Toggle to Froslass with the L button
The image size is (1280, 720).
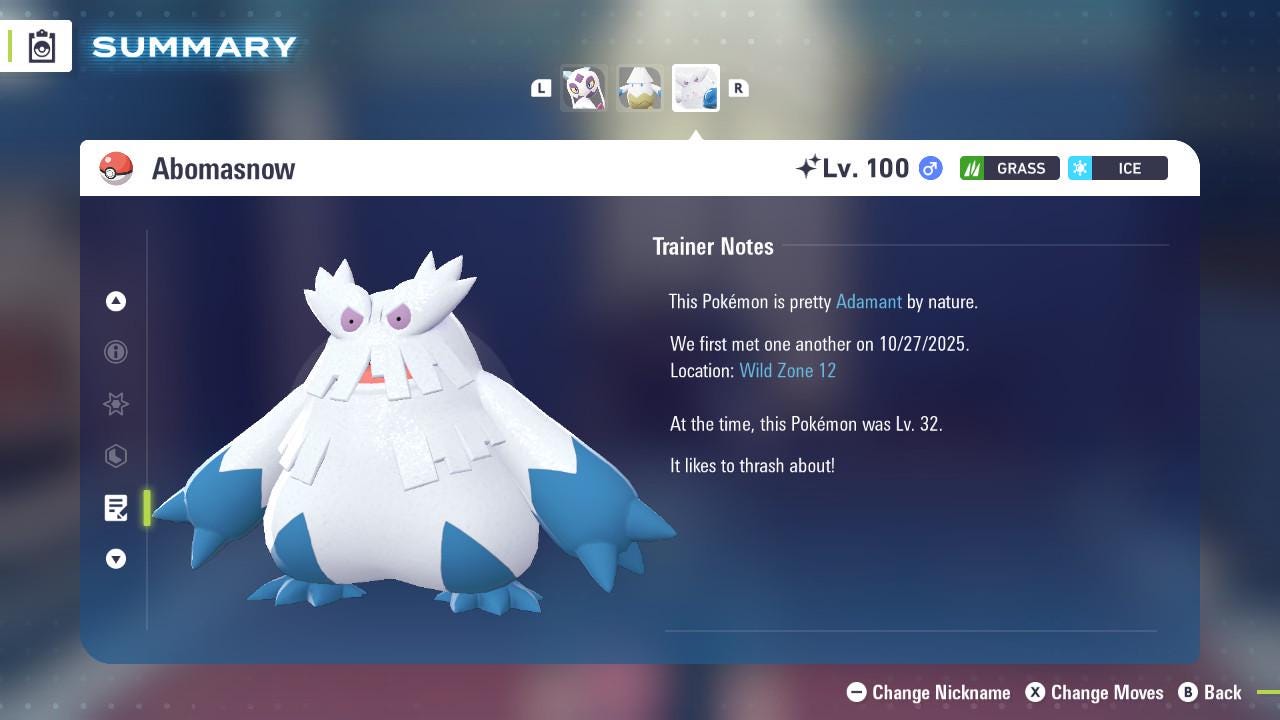pos(540,88)
